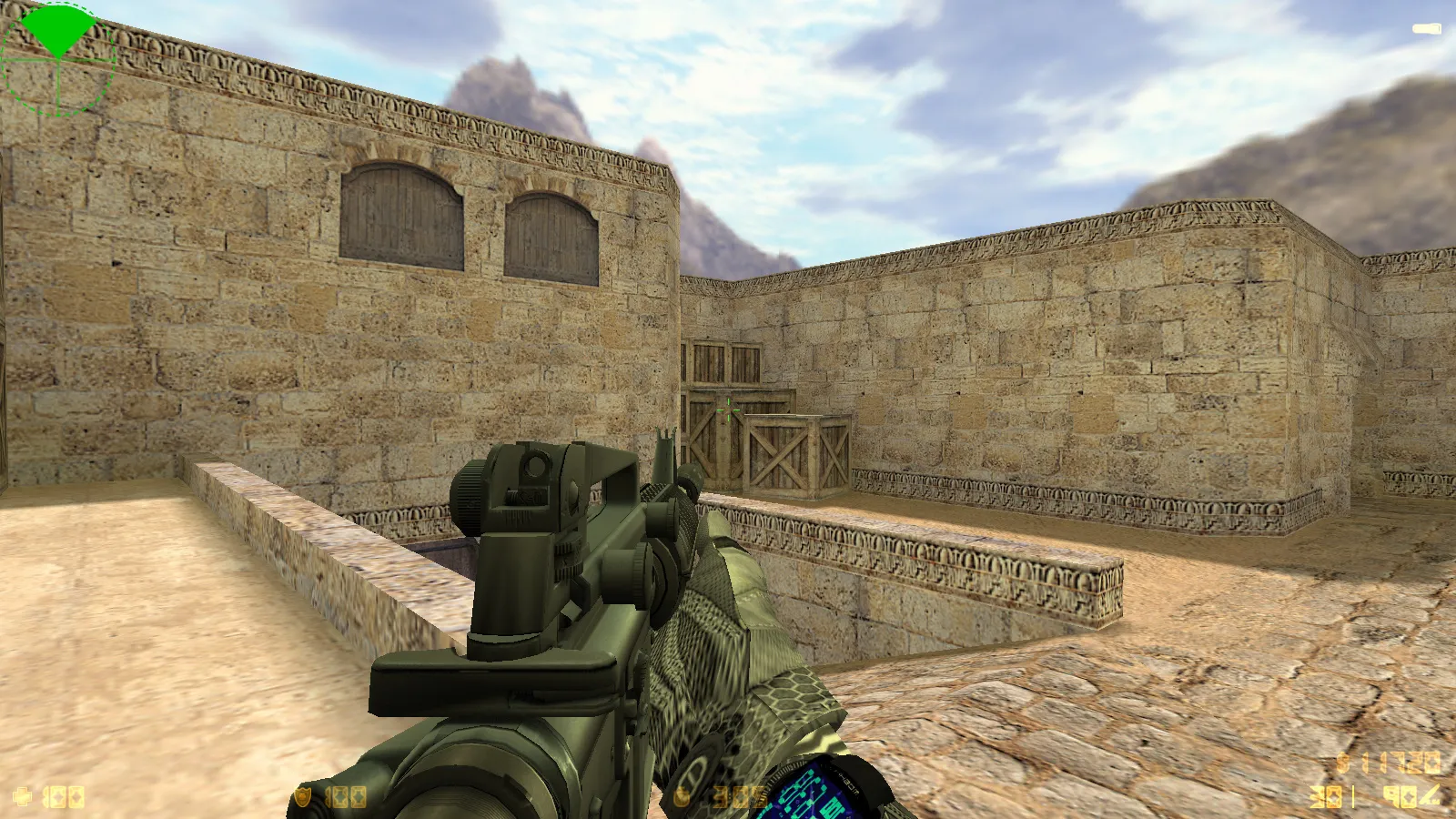Select the health cross icon
1456x819 pixels.
[x=22, y=797]
